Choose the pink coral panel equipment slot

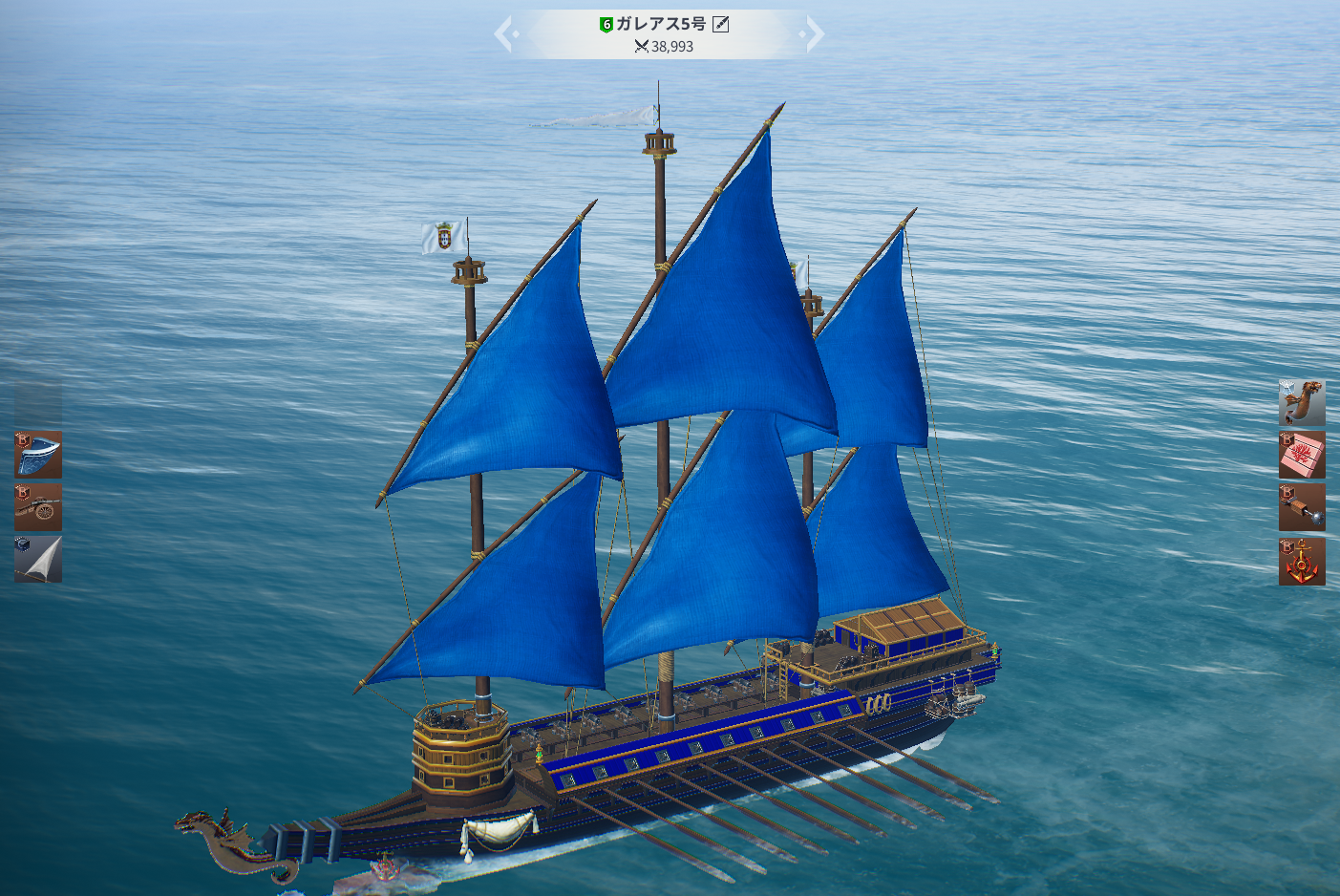click(1302, 455)
